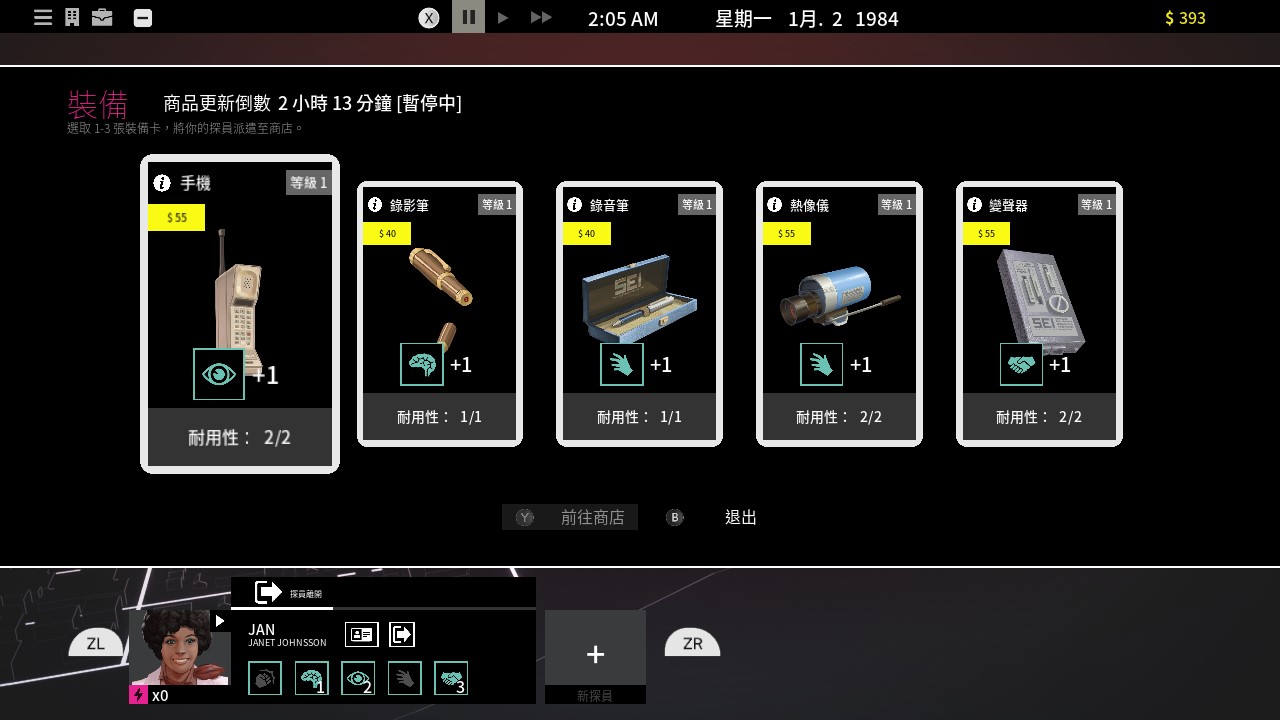Exit the equipment screen via 退出
The height and width of the screenshot is (720, 1280).
click(740, 517)
